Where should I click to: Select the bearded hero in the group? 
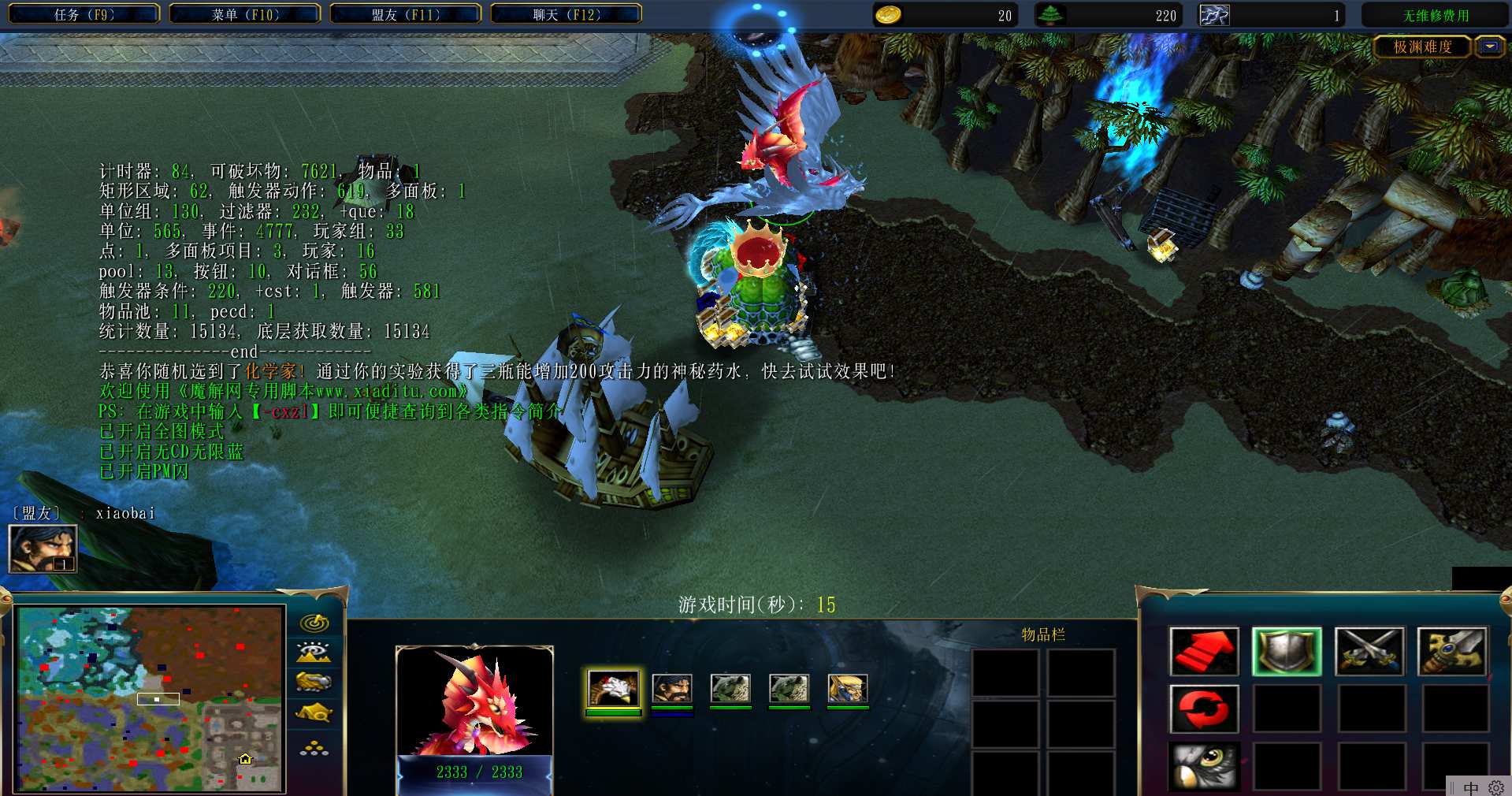click(x=672, y=688)
